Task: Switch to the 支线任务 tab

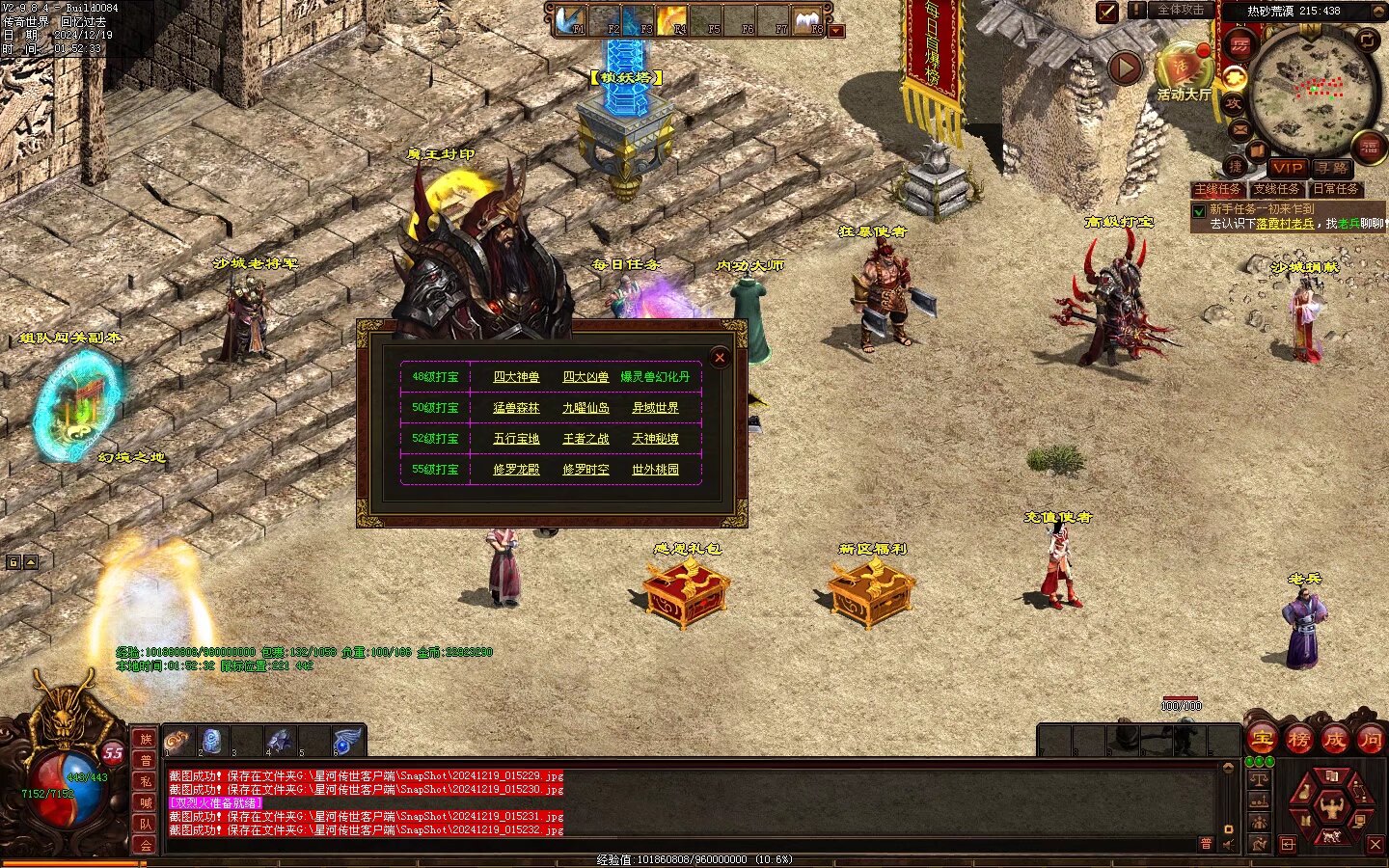Action: (x=1276, y=189)
